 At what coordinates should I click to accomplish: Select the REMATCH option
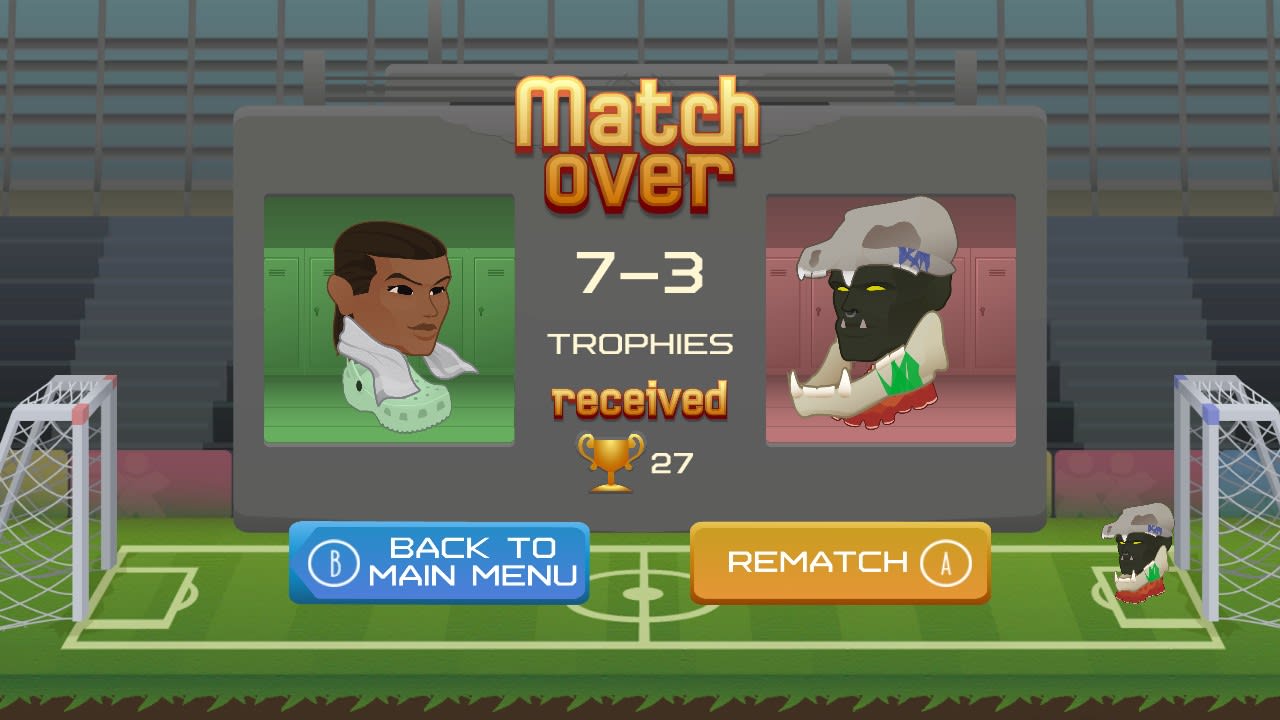(840, 561)
